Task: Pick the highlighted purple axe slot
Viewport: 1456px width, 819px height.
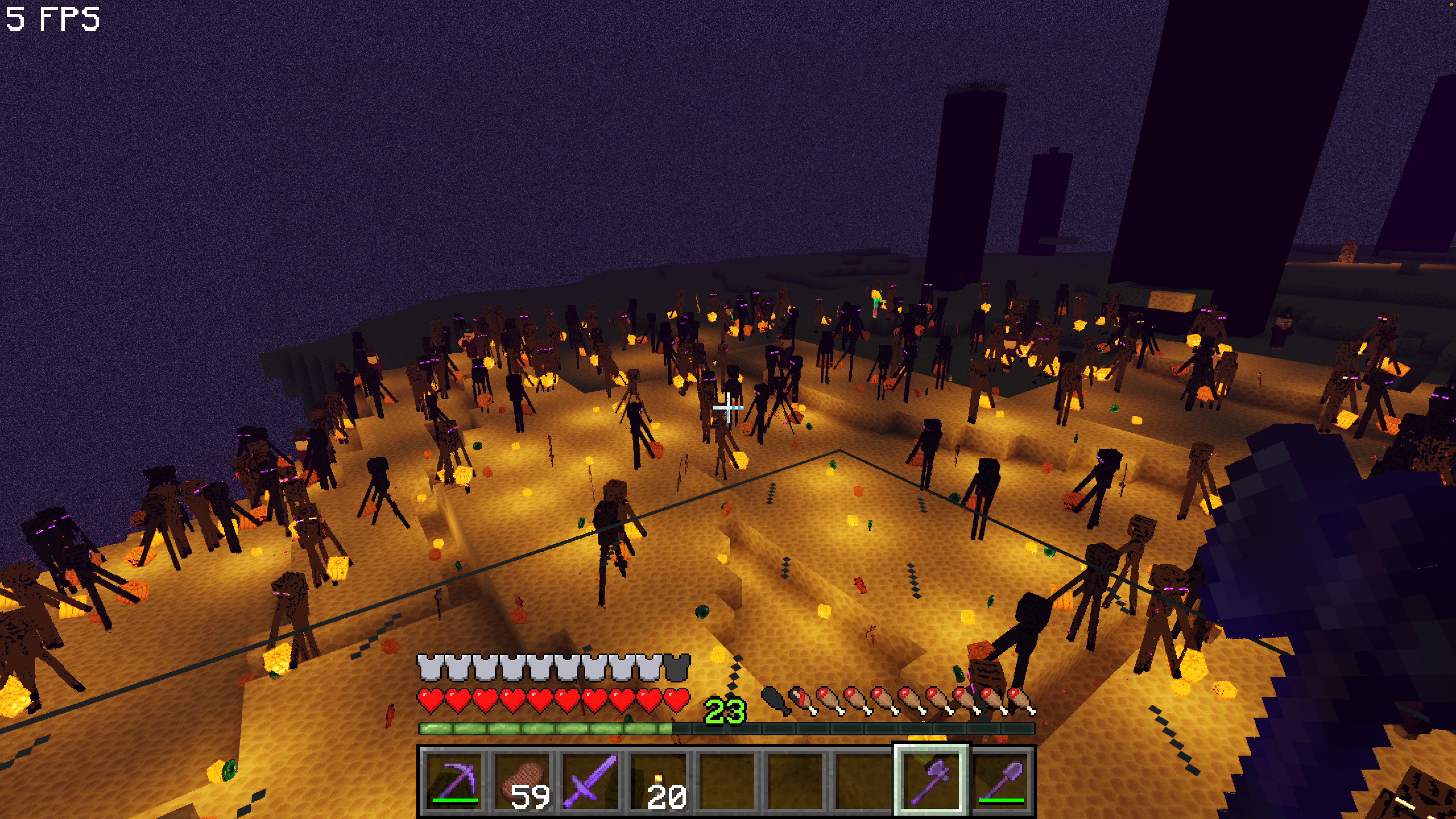Action: (932, 781)
